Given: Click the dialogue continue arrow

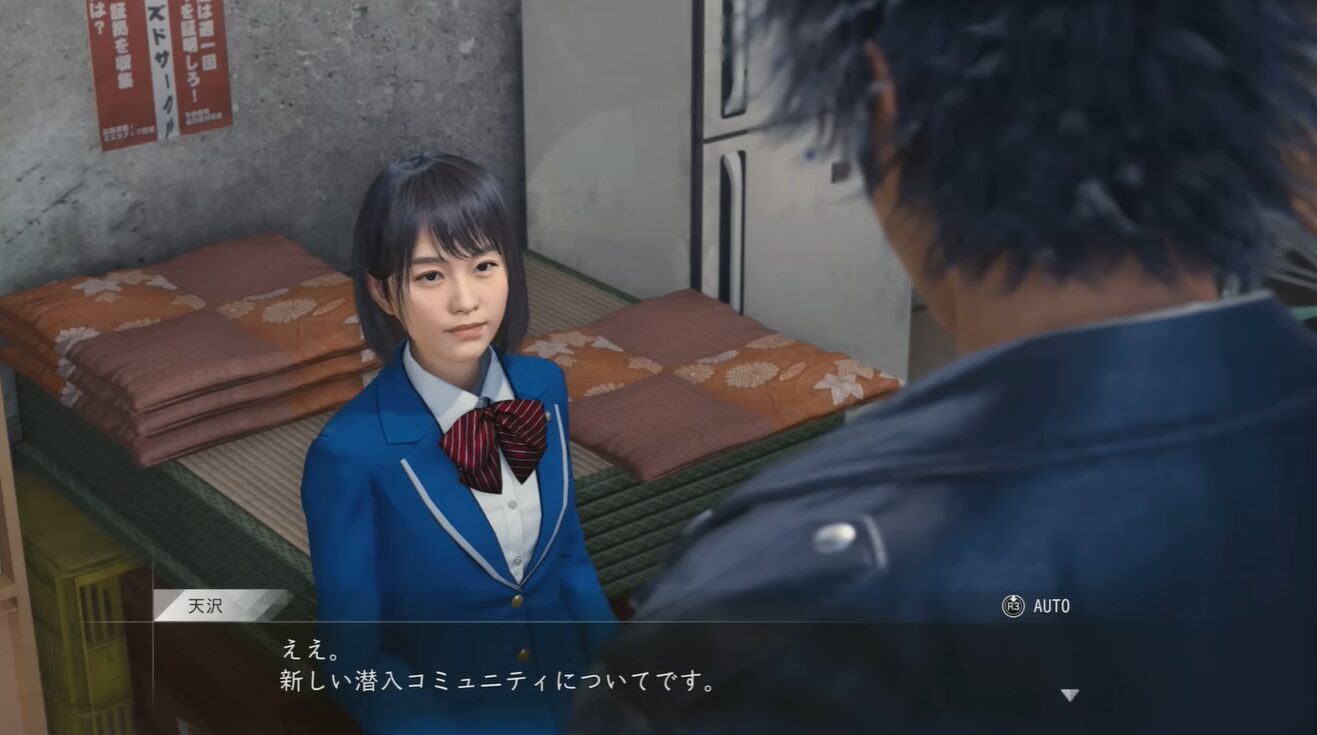Looking at the screenshot, I should tap(1069, 695).
